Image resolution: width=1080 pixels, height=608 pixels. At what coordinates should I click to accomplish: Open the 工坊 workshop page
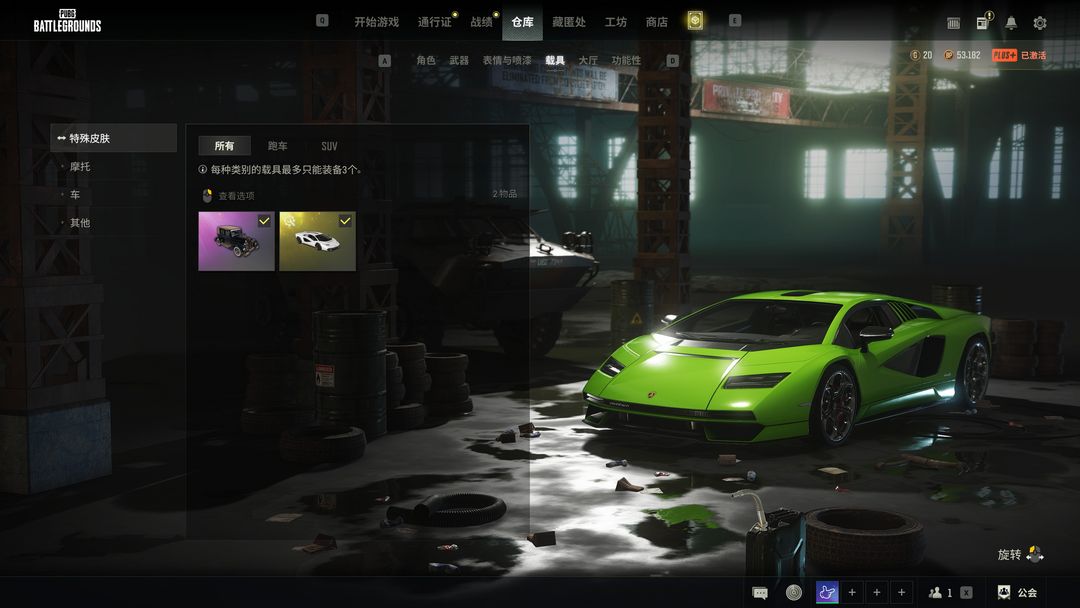(616, 22)
